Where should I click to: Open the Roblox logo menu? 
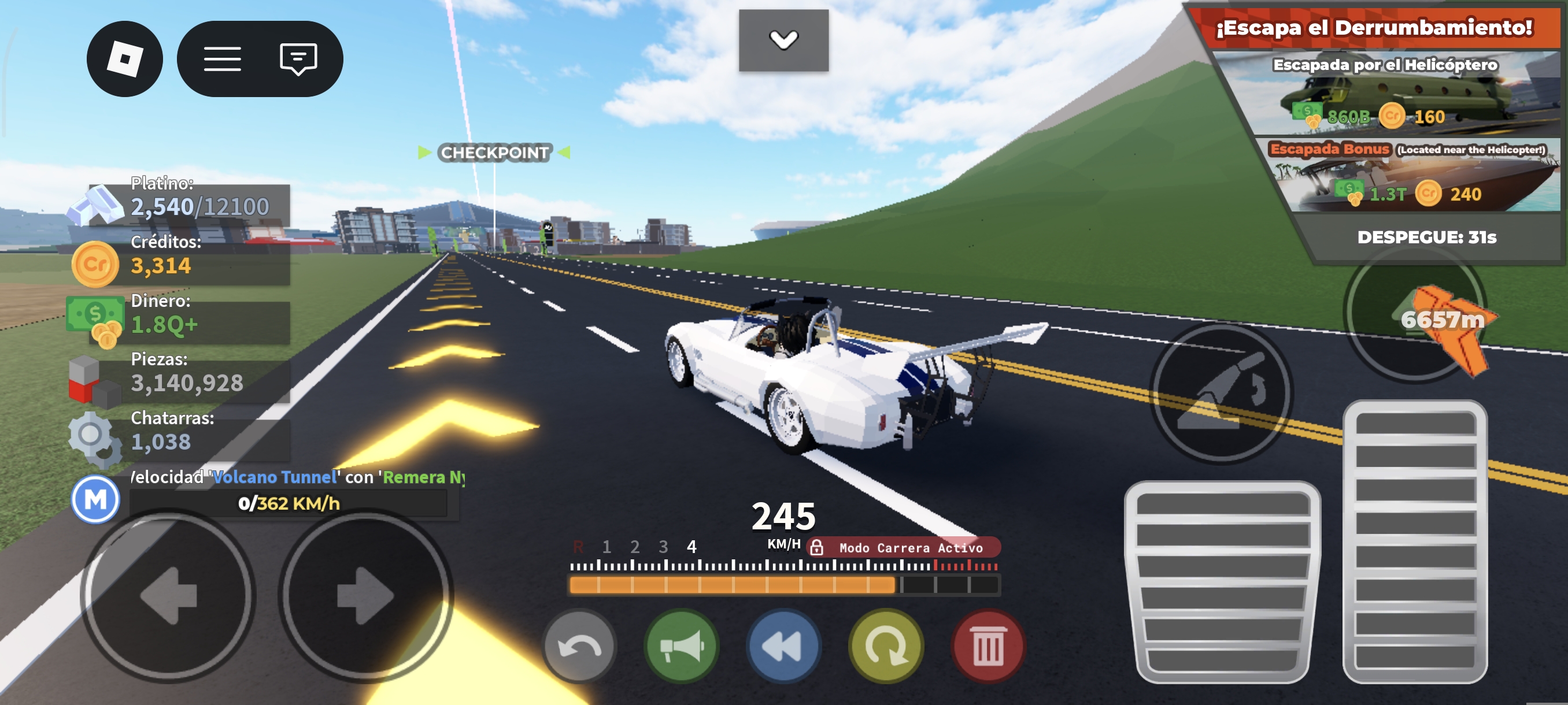coord(125,59)
